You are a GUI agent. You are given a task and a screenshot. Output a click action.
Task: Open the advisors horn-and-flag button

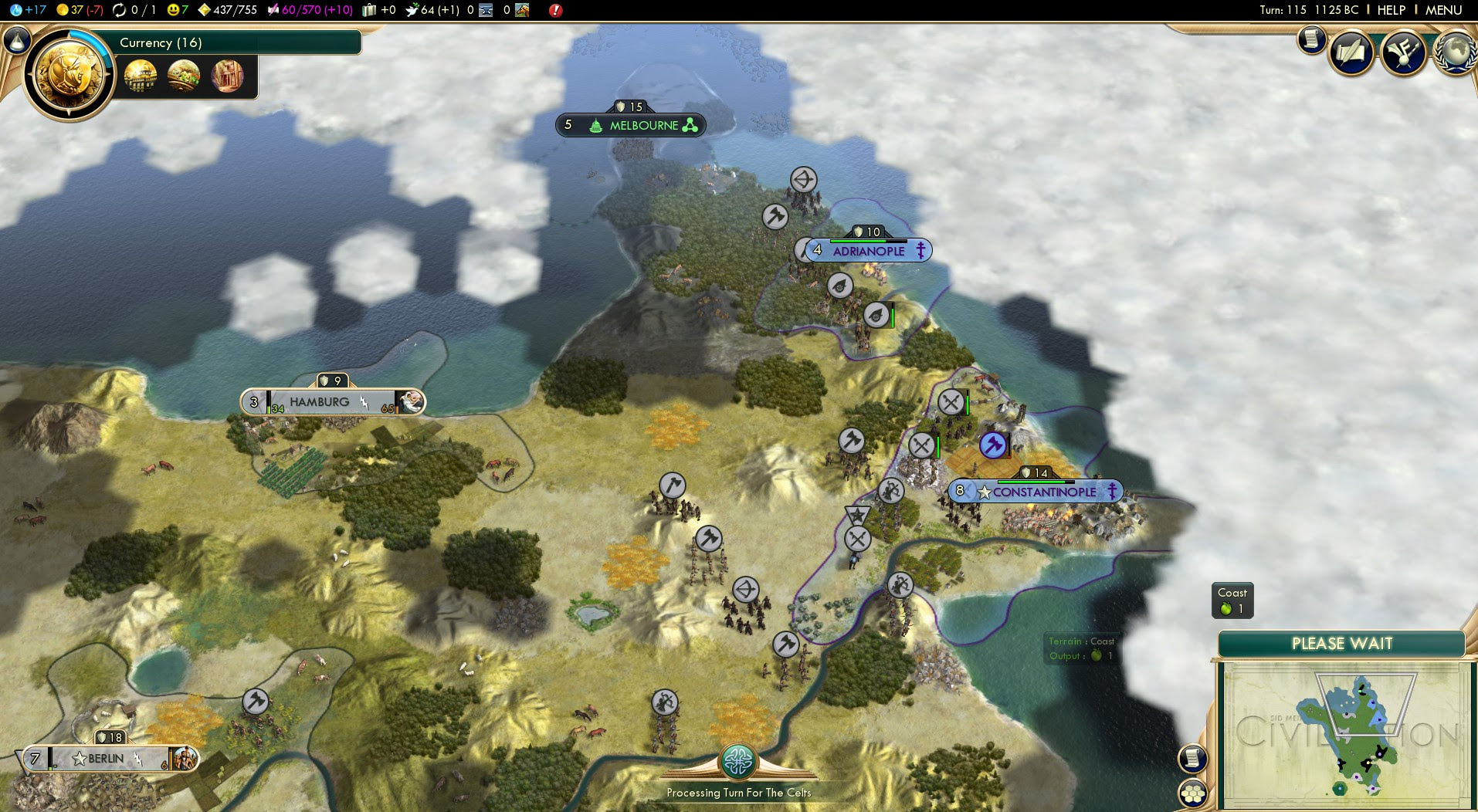(x=1403, y=52)
